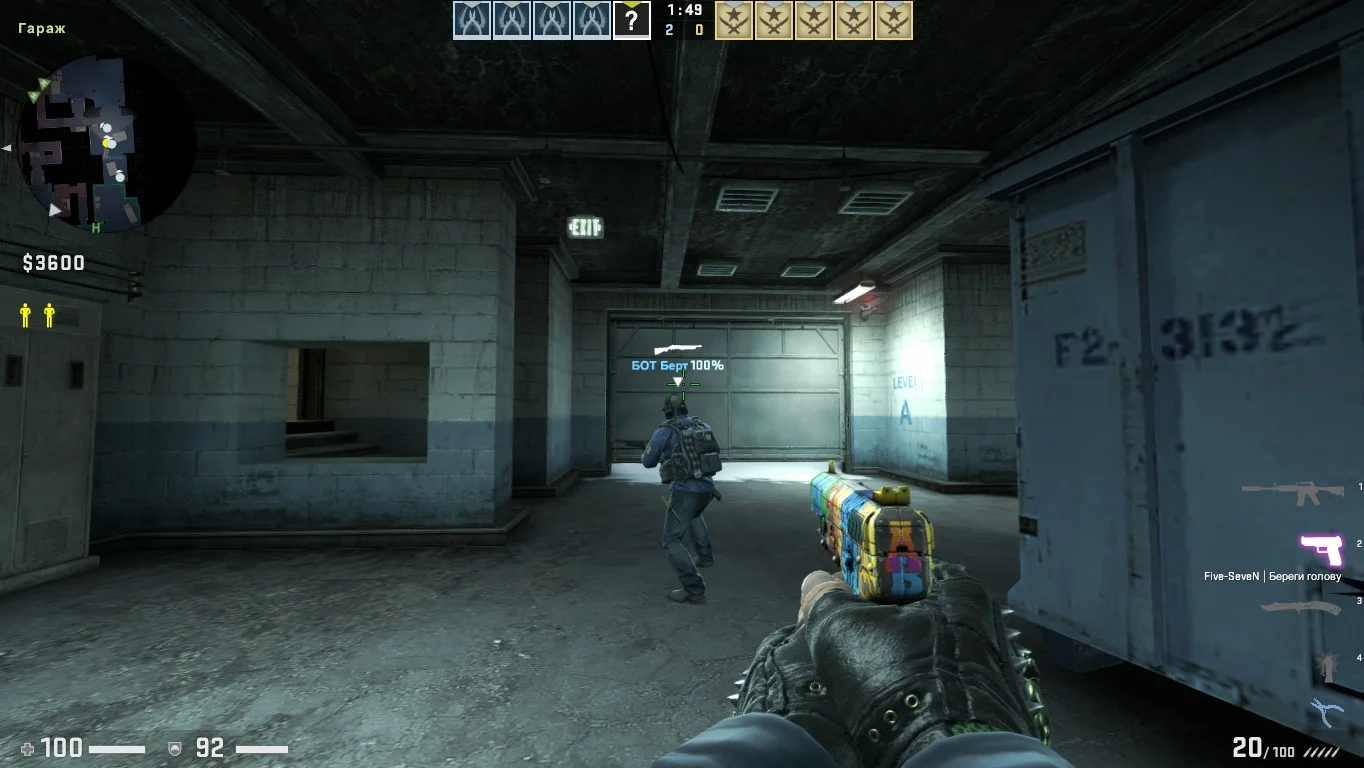Click the blue defuse kit pliers icon
Image resolution: width=1364 pixels, height=768 pixels.
(x=1326, y=713)
